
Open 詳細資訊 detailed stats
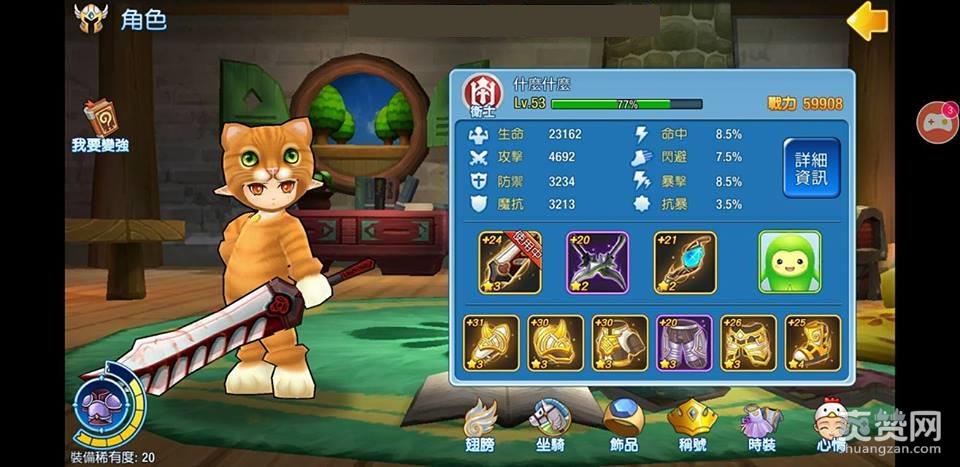[x=811, y=168]
